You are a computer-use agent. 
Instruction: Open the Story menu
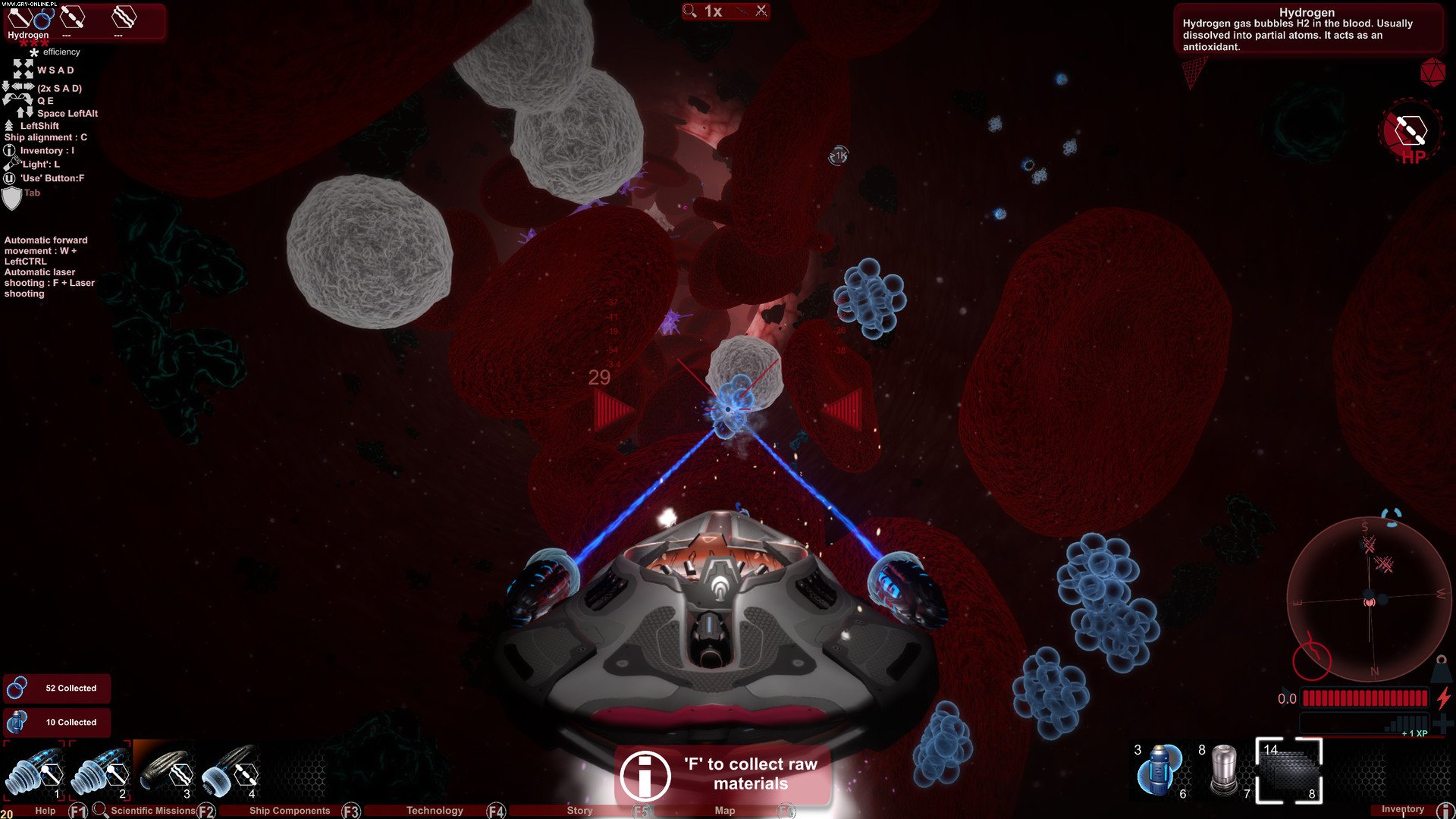point(580,811)
